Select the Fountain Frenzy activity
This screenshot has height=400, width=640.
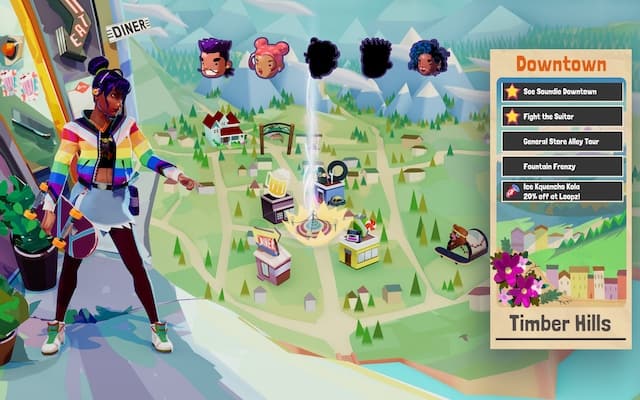(562, 166)
